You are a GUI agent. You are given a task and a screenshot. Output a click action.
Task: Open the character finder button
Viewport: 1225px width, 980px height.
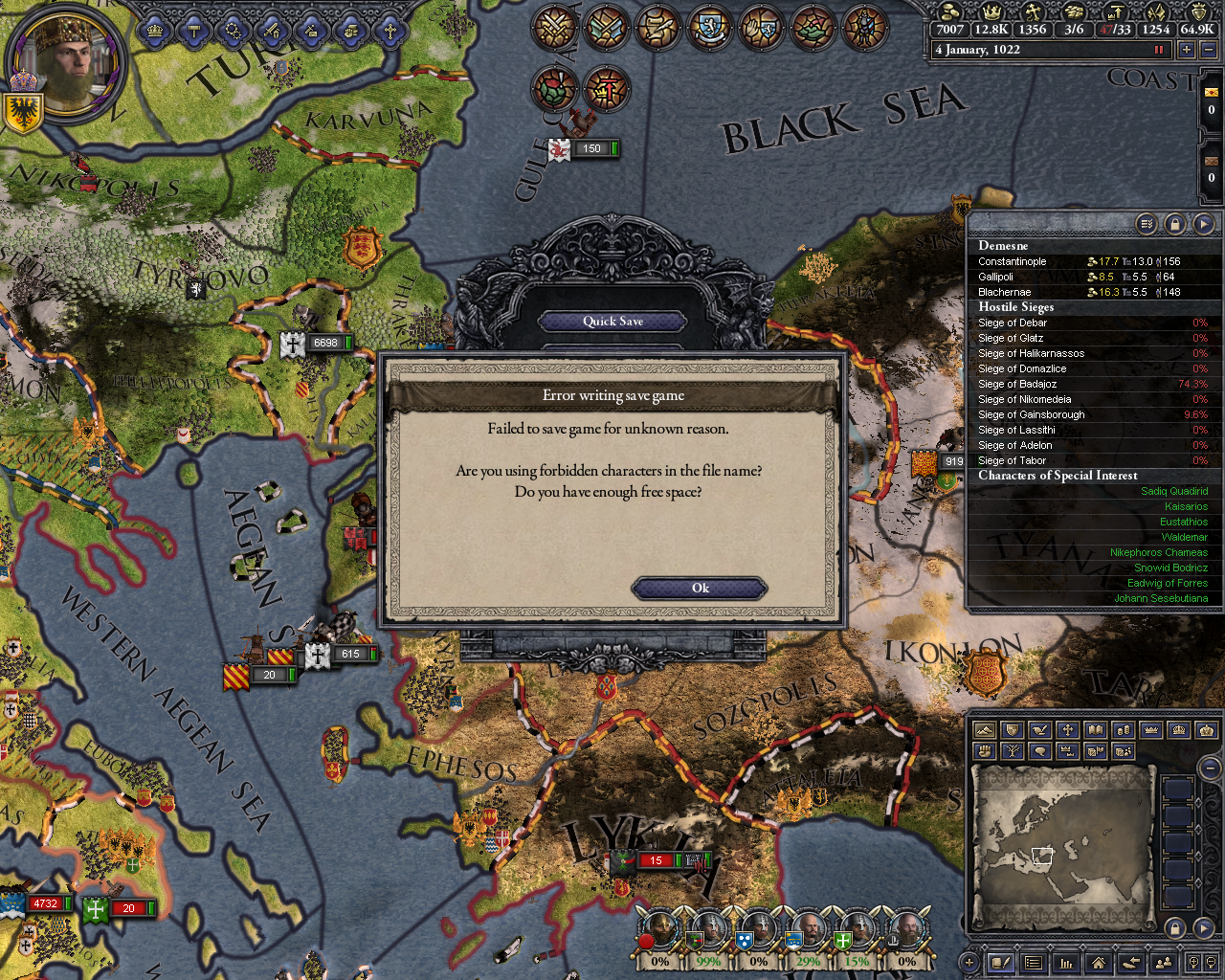[x=1164, y=963]
